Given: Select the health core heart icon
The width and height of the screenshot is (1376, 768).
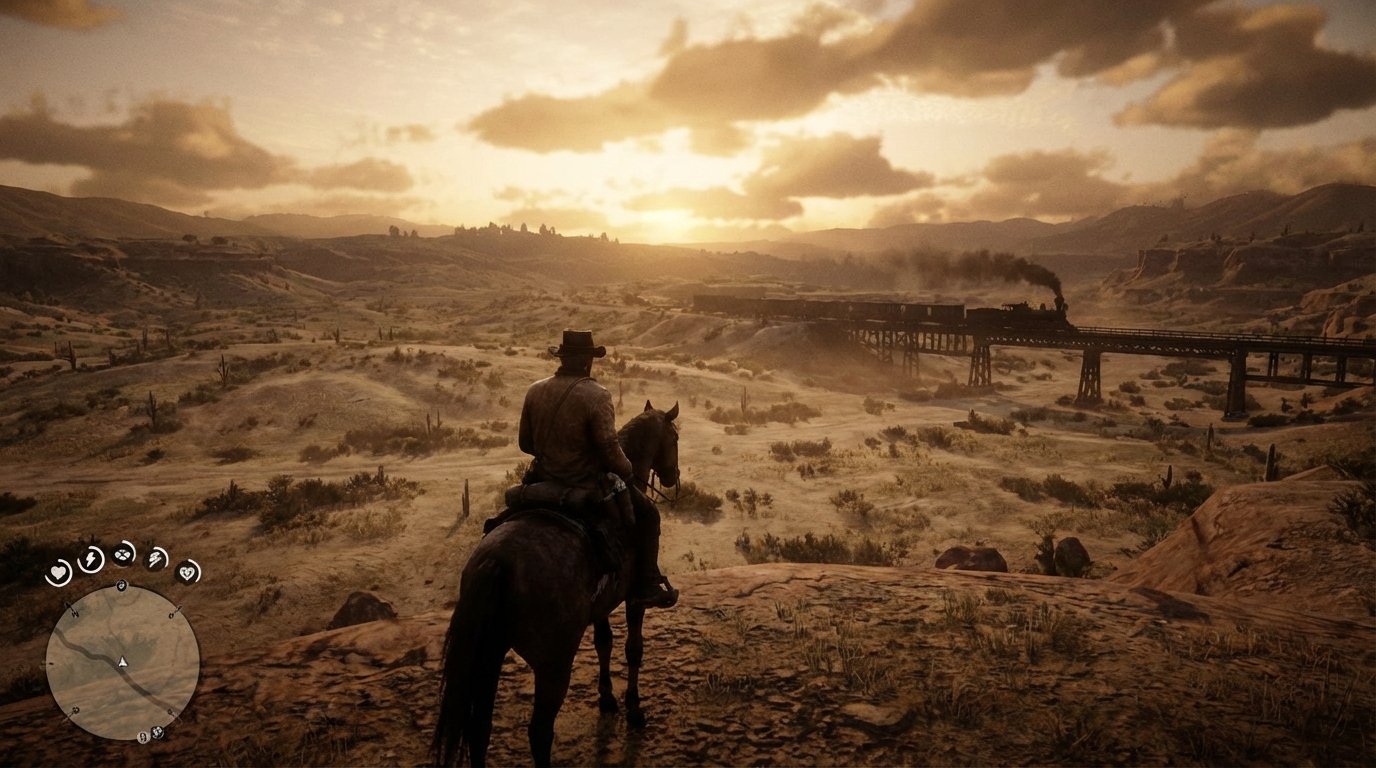Looking at the screenshot, I should pos(58,570).
